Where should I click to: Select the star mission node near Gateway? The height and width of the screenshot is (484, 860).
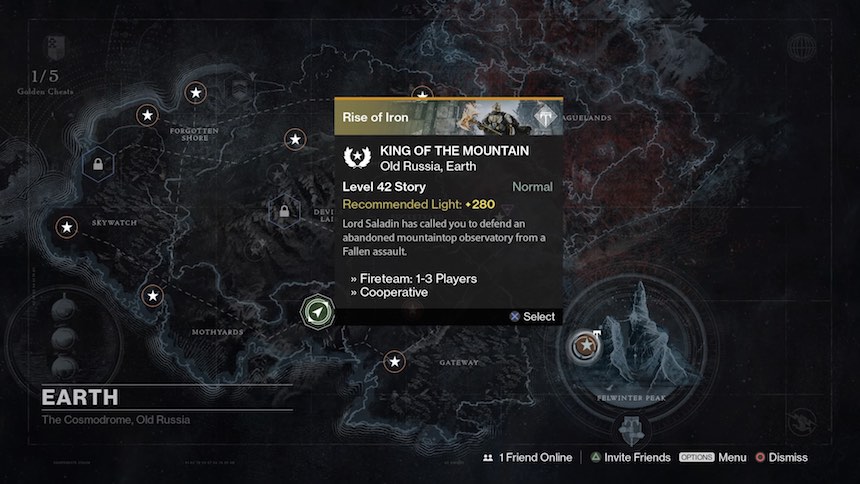pos(396,361)
